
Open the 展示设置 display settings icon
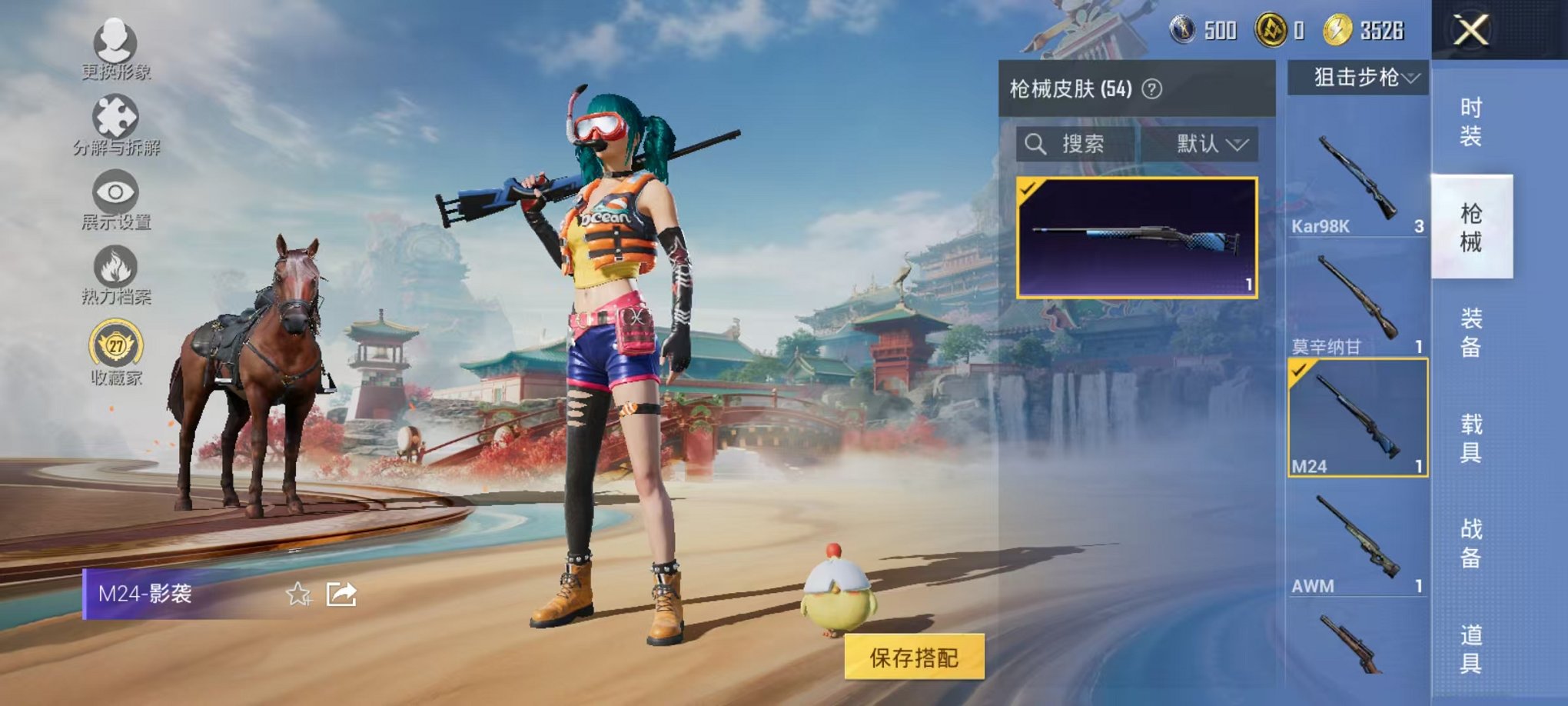pyautogui.click(x=115, y=190)
